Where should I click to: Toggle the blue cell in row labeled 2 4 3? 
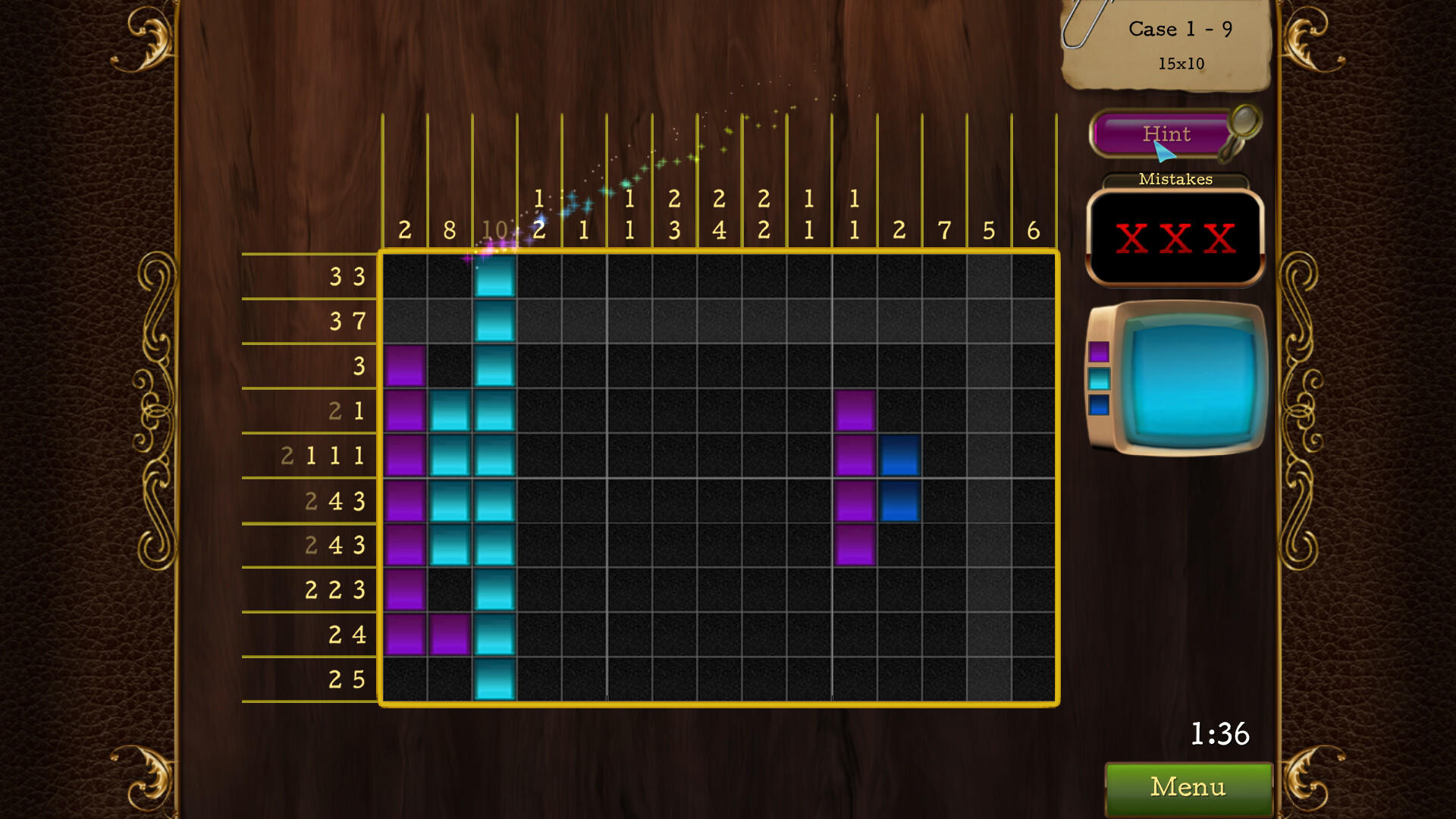pos(899,500)
